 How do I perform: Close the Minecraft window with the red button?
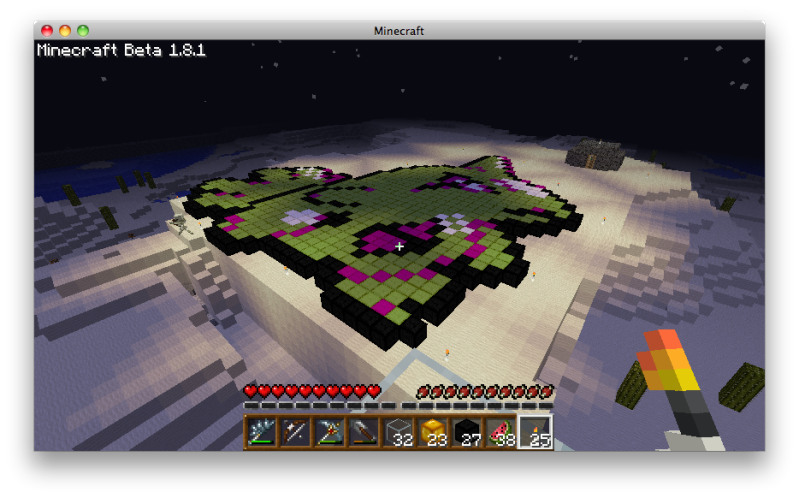pos(47,31)
